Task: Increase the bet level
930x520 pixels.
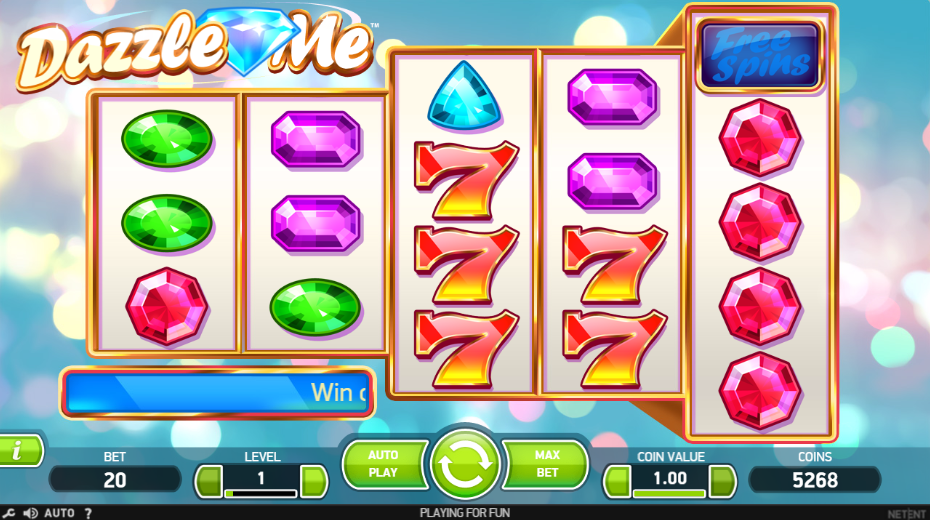Action: [x=313, y=481]
